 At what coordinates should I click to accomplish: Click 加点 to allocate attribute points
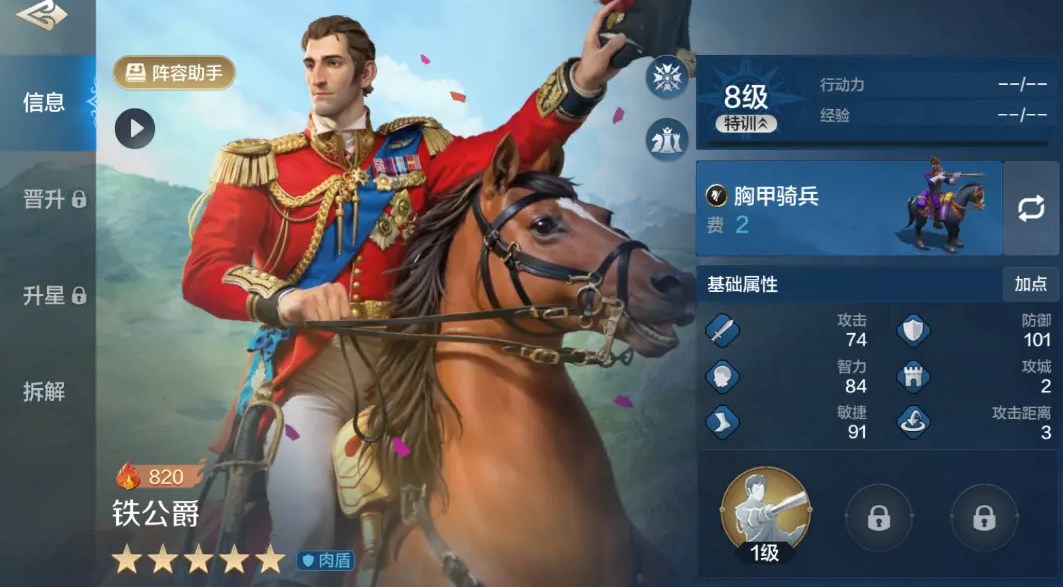pos(1030,284)
